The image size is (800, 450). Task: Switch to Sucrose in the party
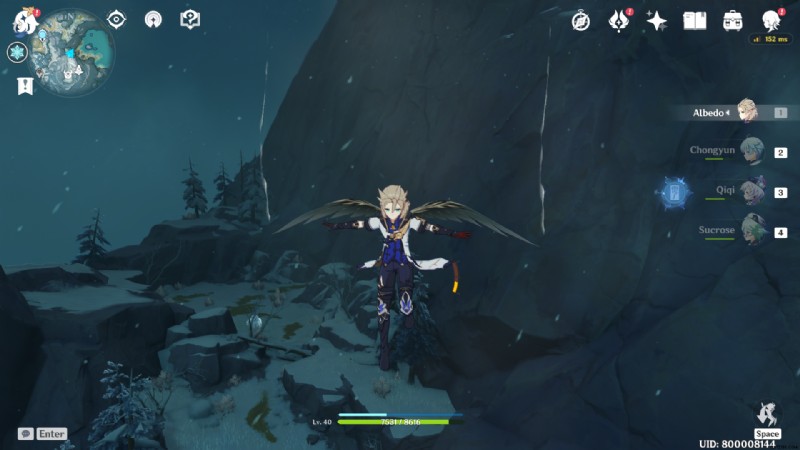[751, 231]
